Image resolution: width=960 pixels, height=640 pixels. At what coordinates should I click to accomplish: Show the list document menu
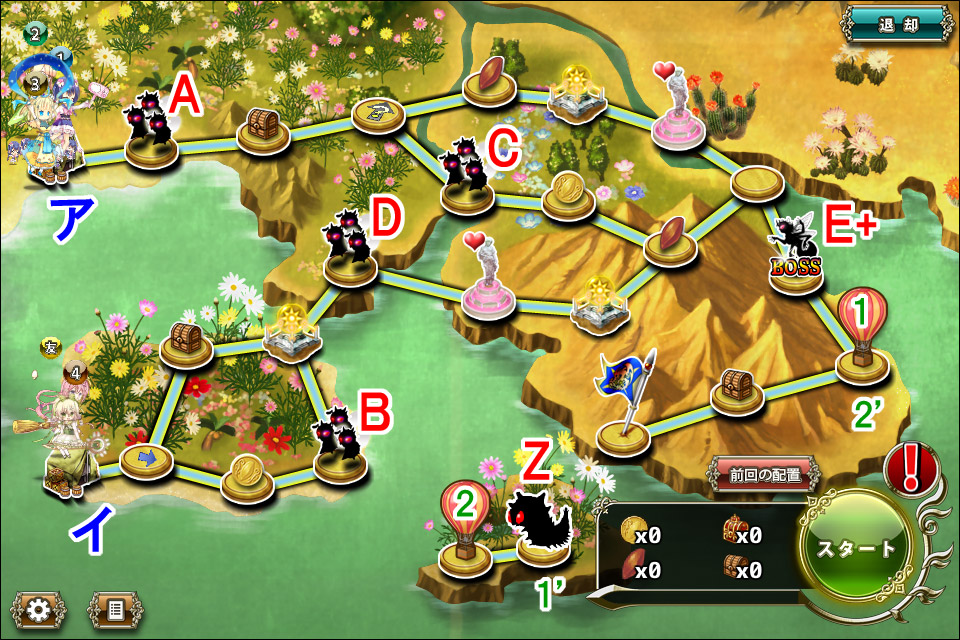[115, 609]
